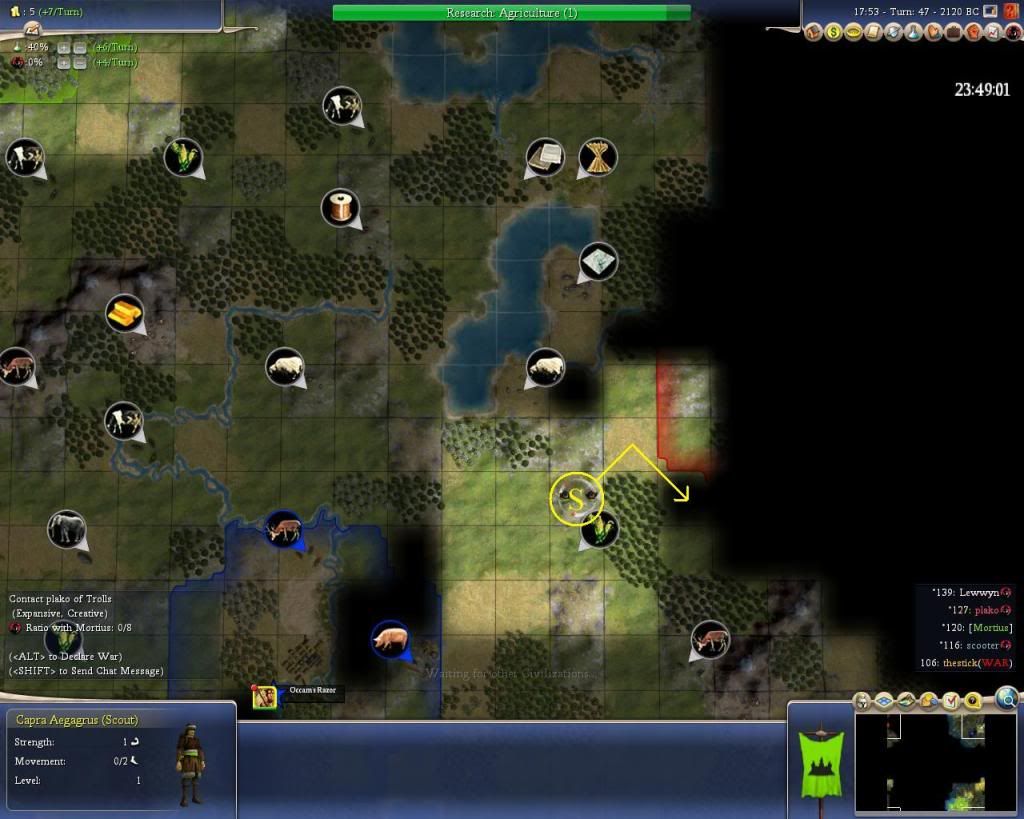Viewport: 1024px width, 819px height.
Task: Toggle the tile grid display
Action: pyautogui.click(x=881, y=700)
